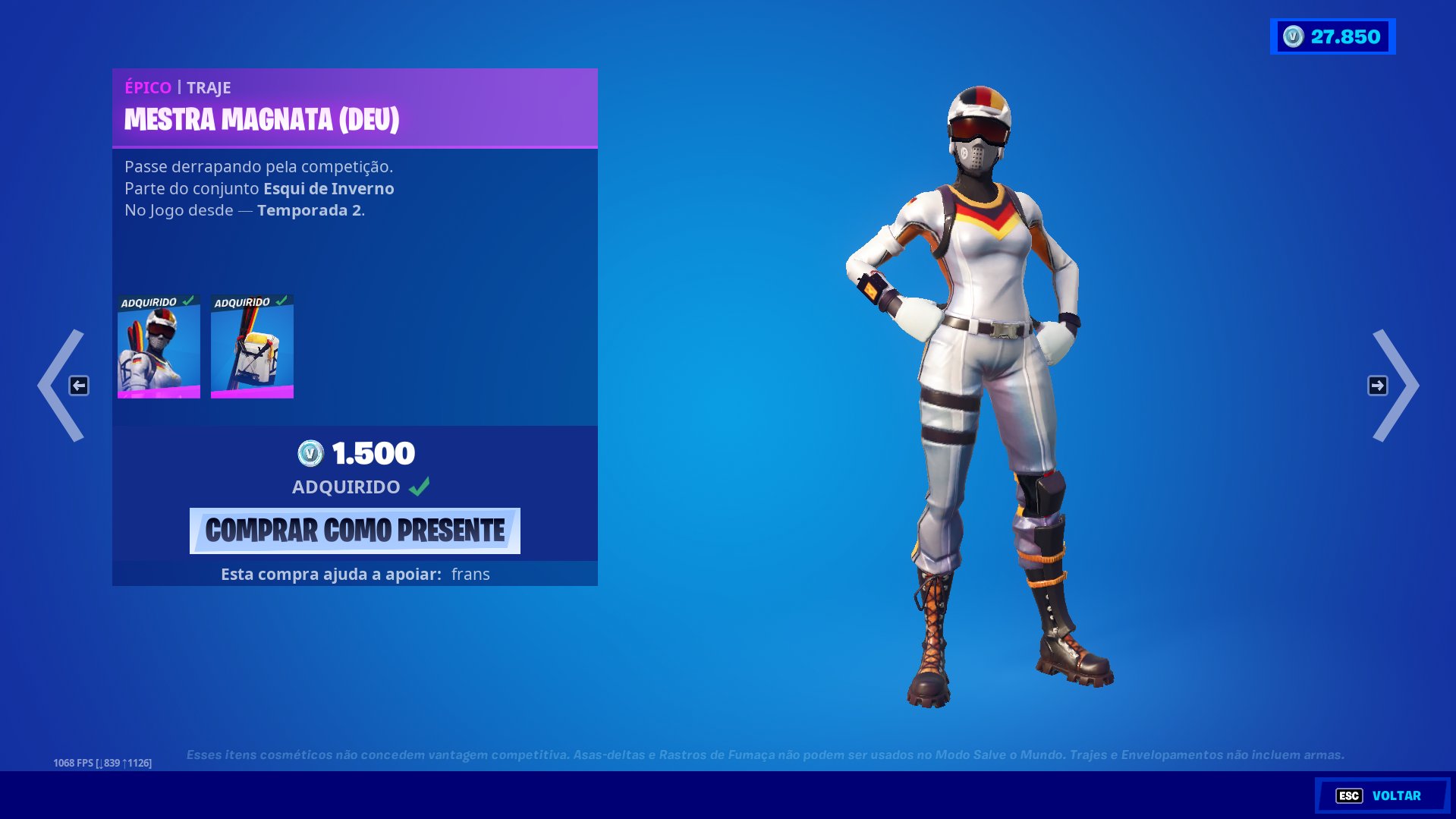Click the Esqui de Inverno set name
Screen dimensions: 1456x819
pyautogui.click(x=328, y=188)
